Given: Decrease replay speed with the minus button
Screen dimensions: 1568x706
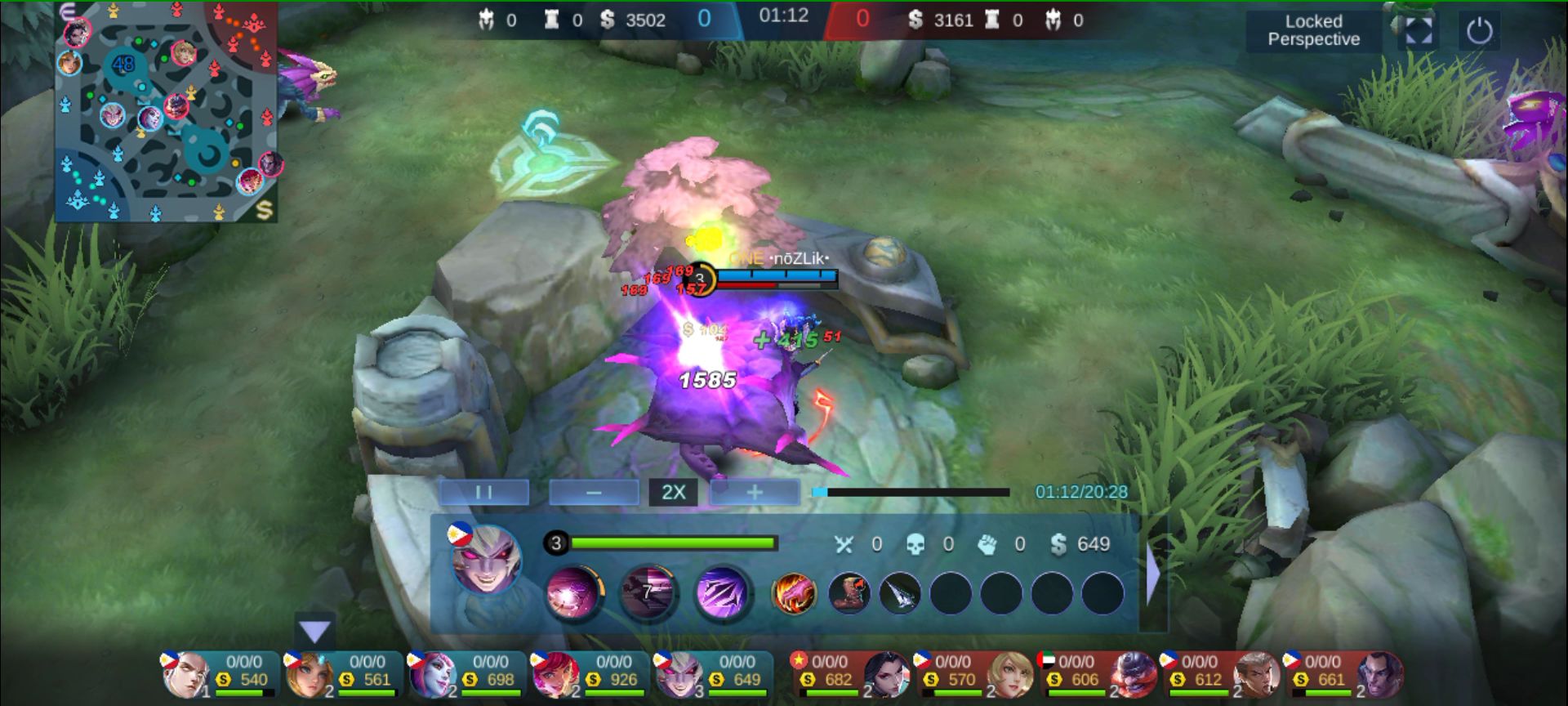Looking at the screenshot, I should [594, 492].
